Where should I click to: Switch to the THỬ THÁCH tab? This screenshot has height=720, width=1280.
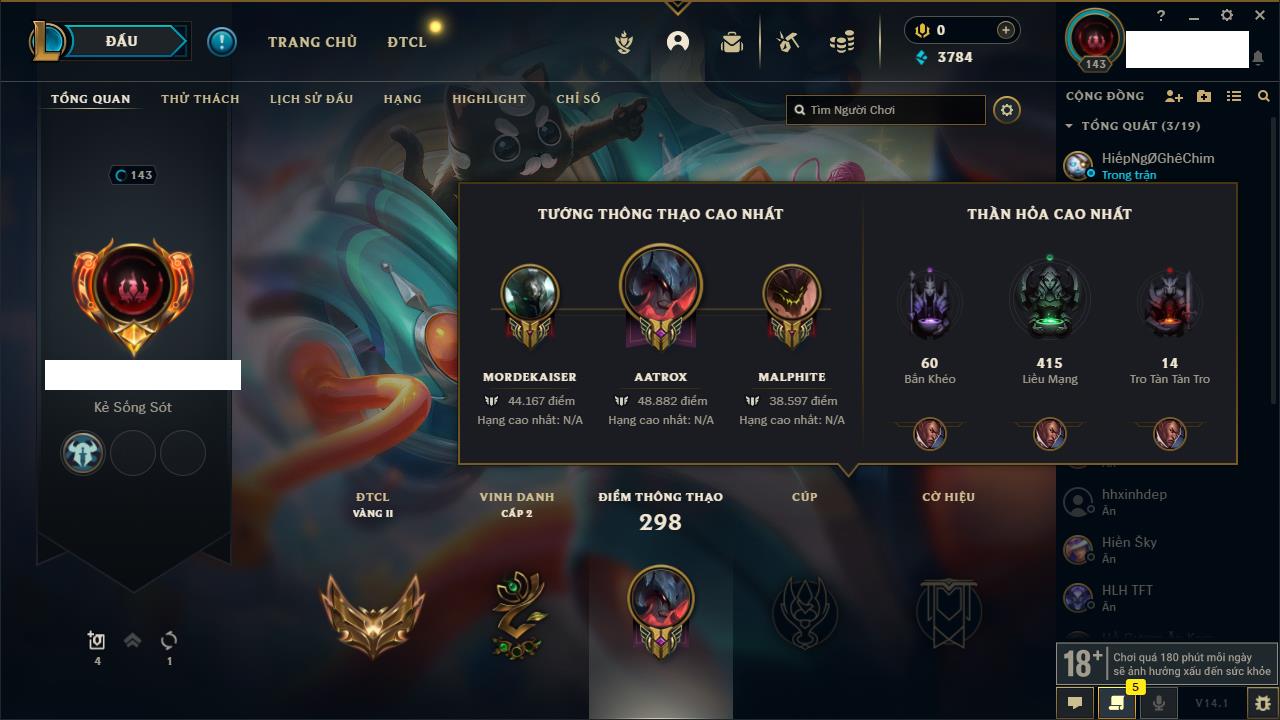click(200, 99)
